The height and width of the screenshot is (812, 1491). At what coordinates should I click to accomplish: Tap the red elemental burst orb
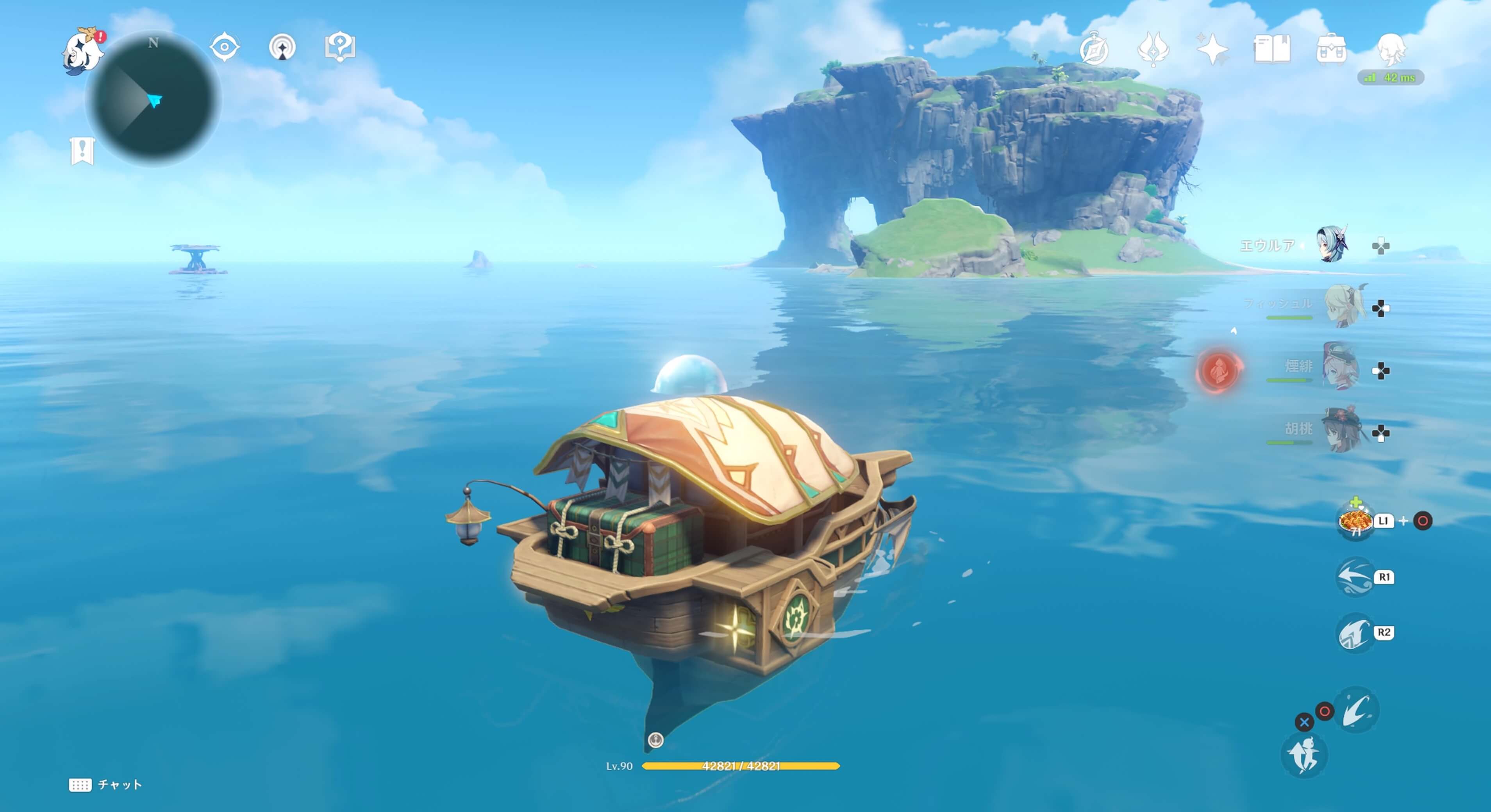pyautogui.click(x=1218, y=370)
